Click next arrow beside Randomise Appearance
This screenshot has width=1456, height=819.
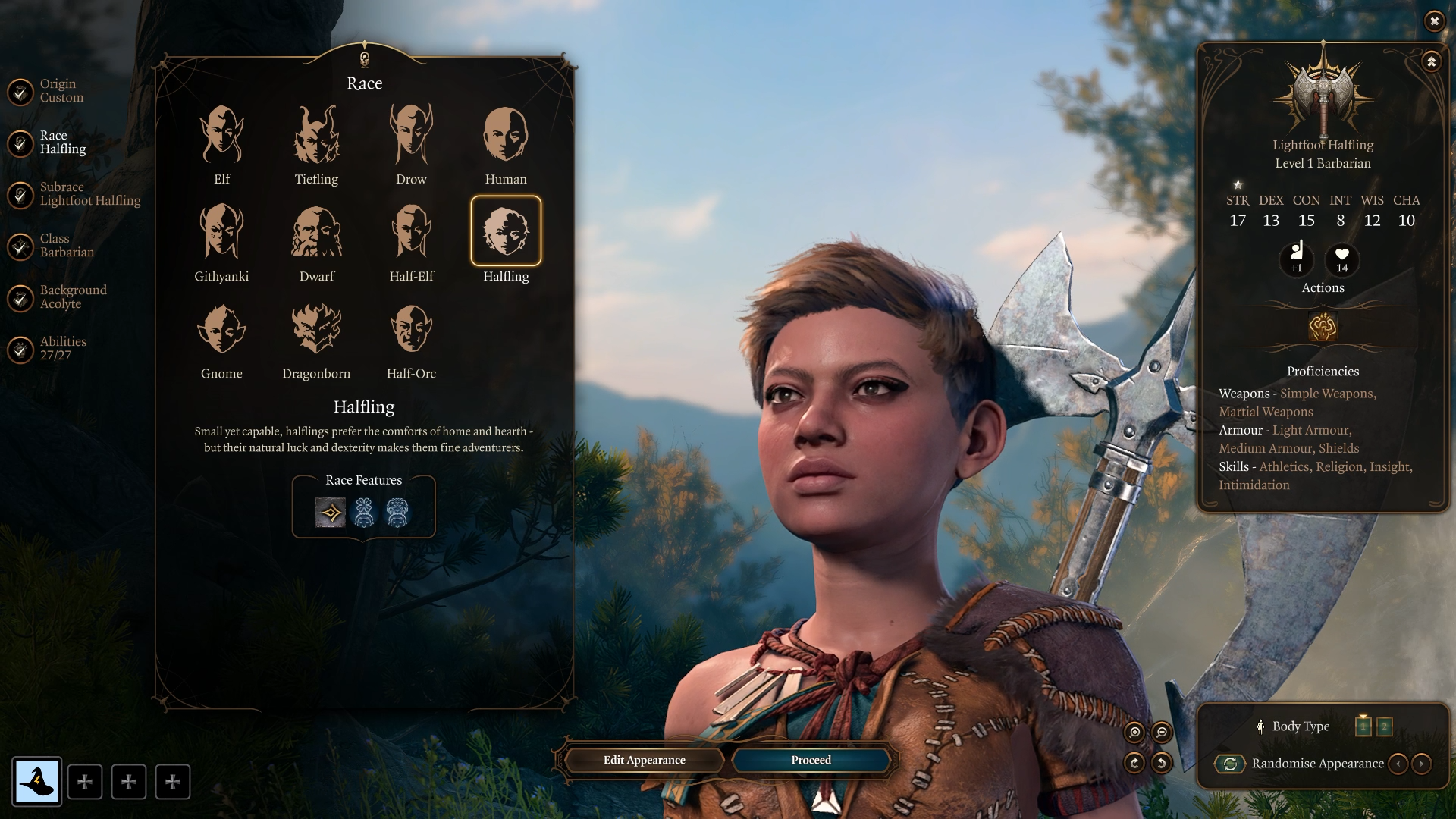tap(1420, 764)
